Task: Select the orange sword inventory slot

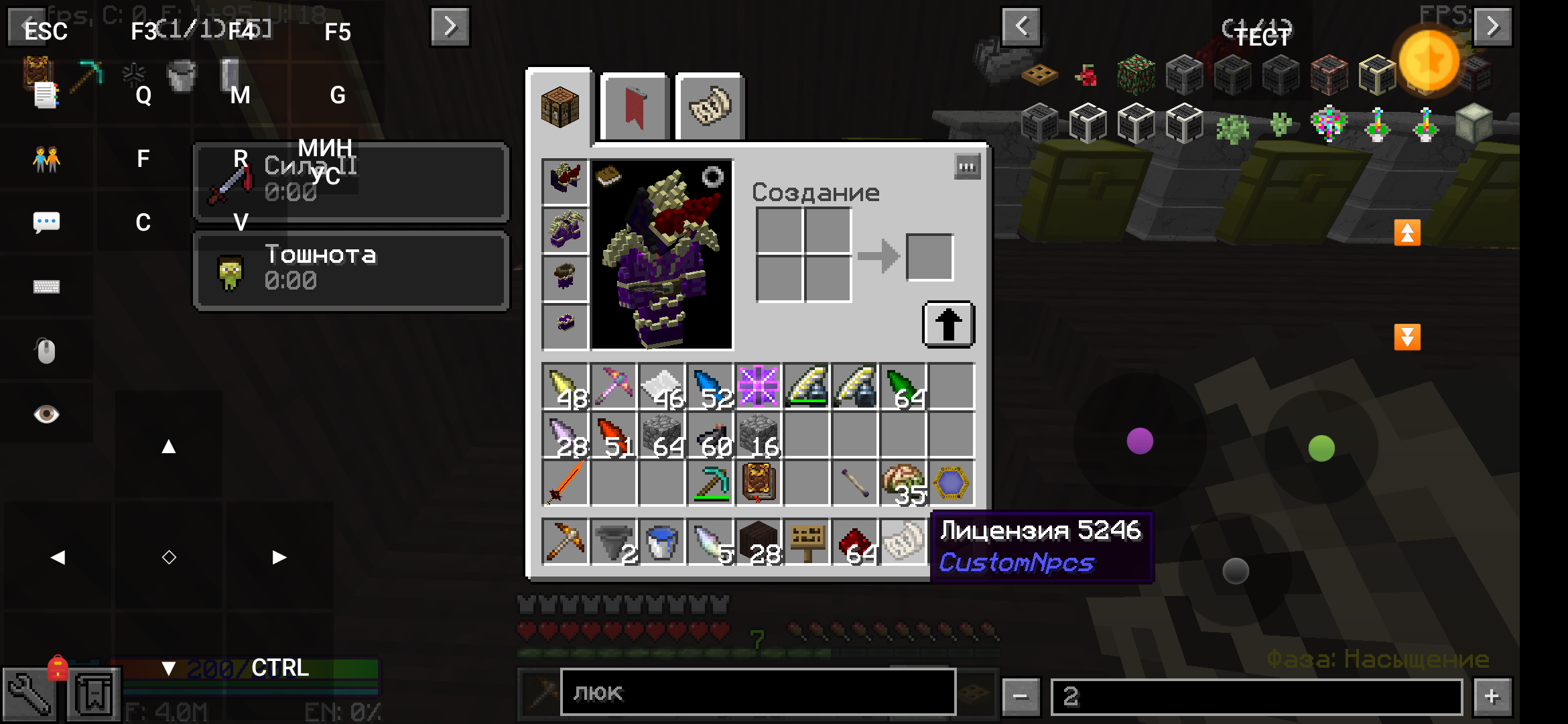Action: click(565, 483)
